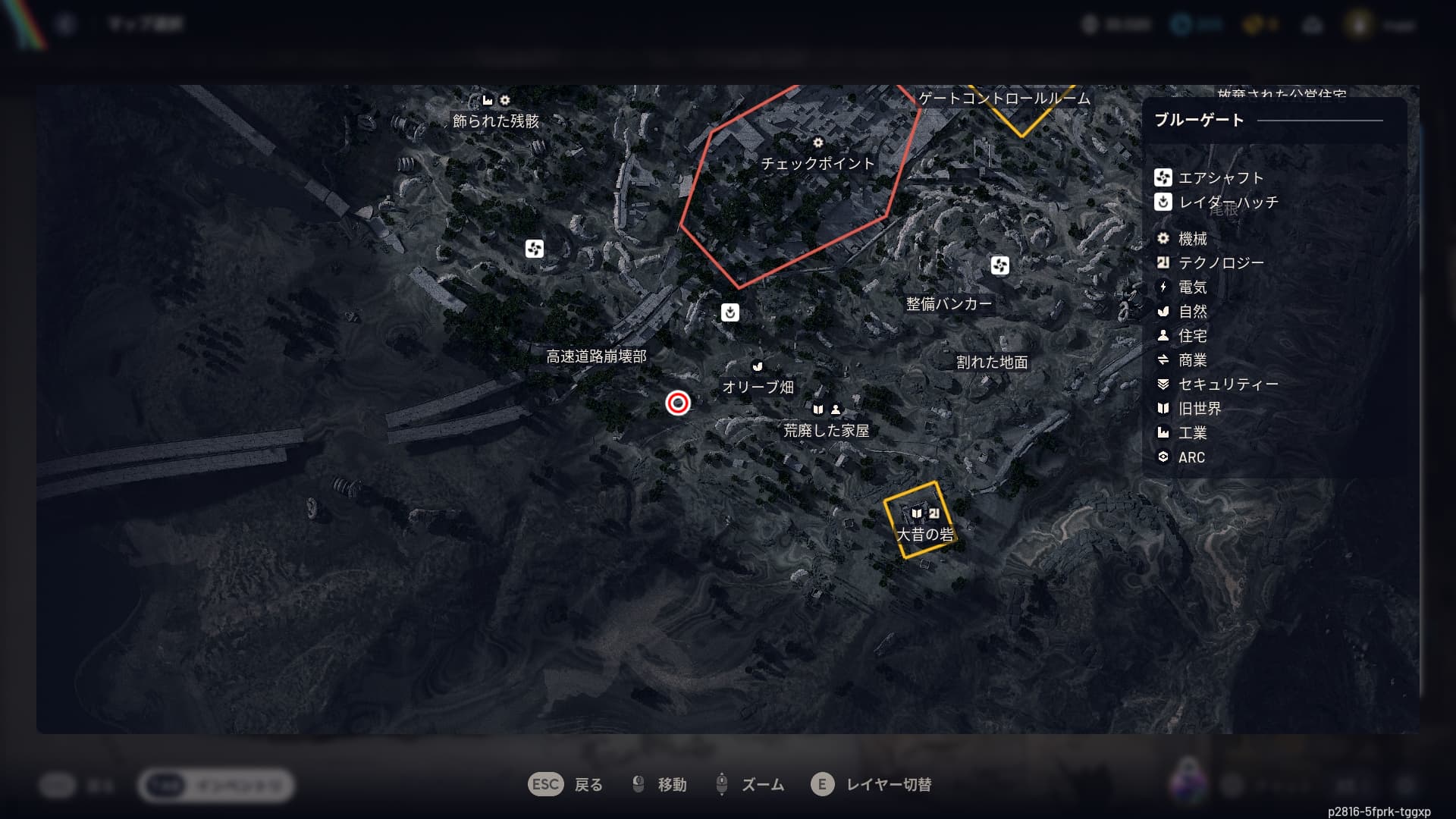
Task: Select the 自然 legend entry
Action: (1191, 312)
